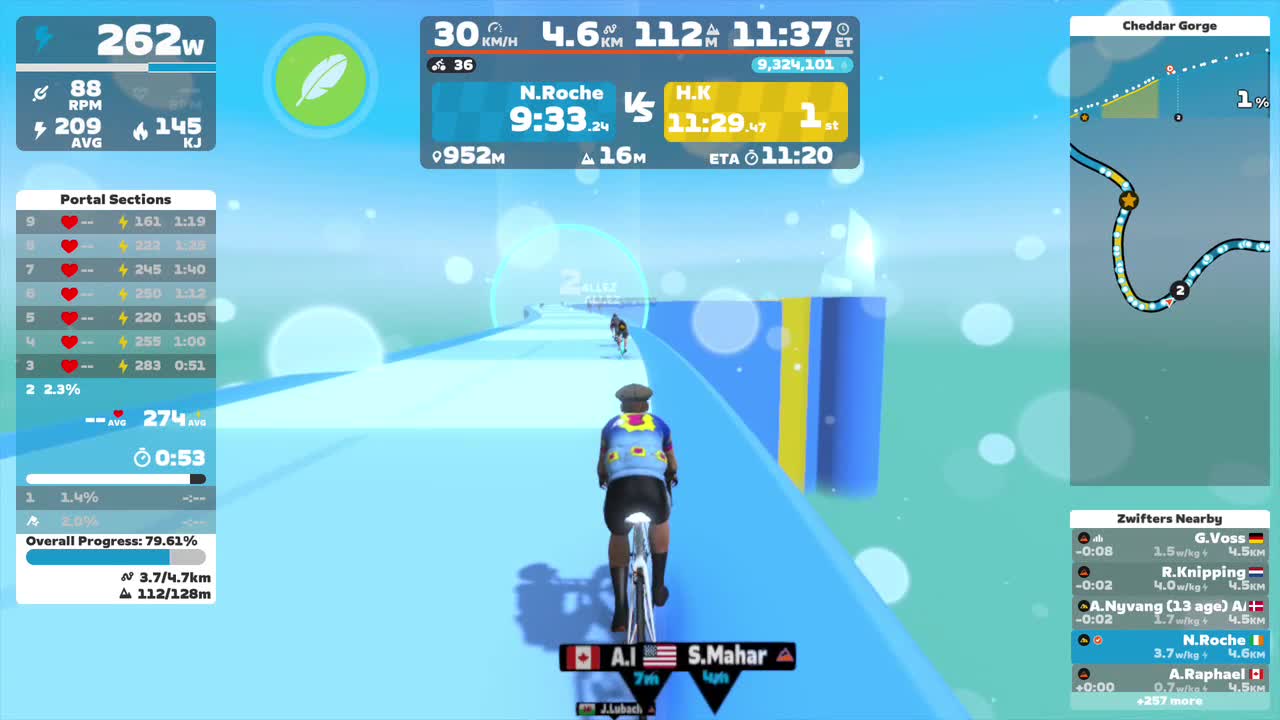
Task: Activate the green feather powerup
Action: [320, 81]
